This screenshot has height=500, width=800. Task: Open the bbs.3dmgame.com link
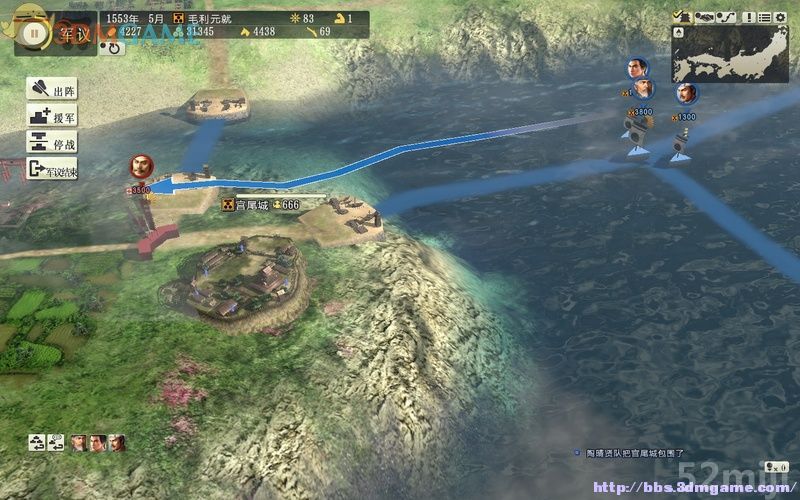pos(690,489)
